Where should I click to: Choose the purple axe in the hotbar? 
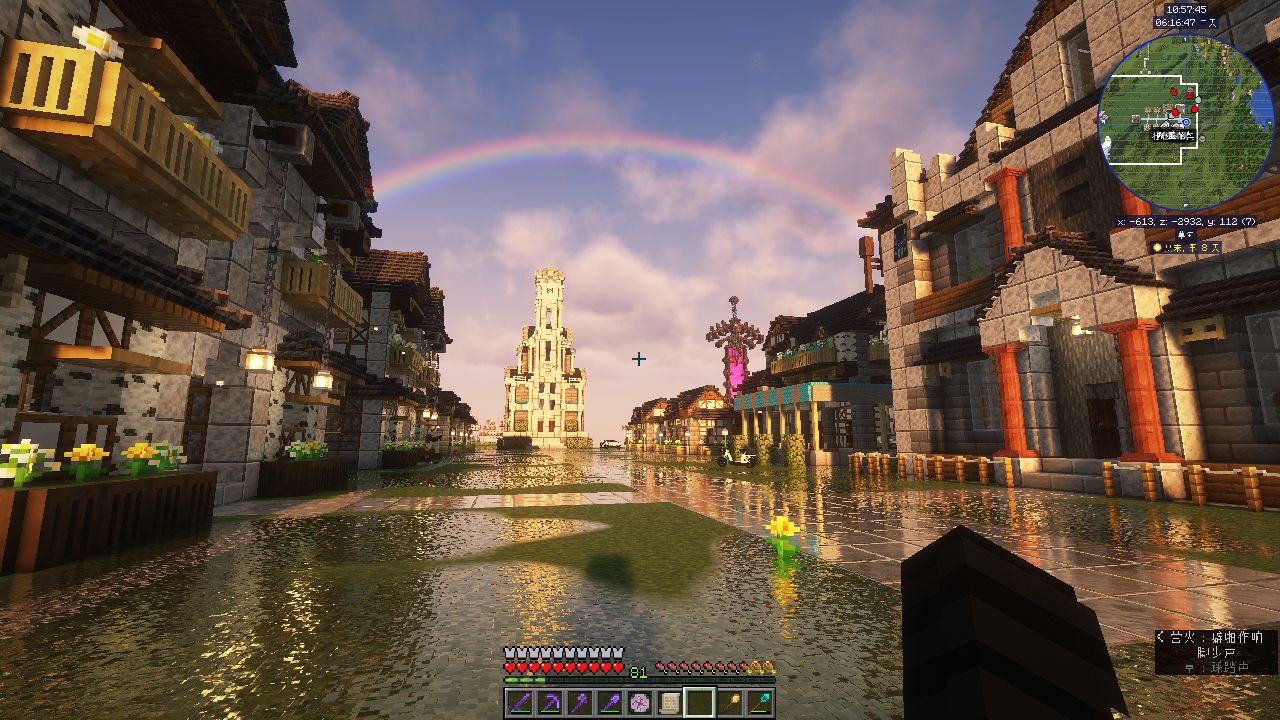click(x=579, y=703)
